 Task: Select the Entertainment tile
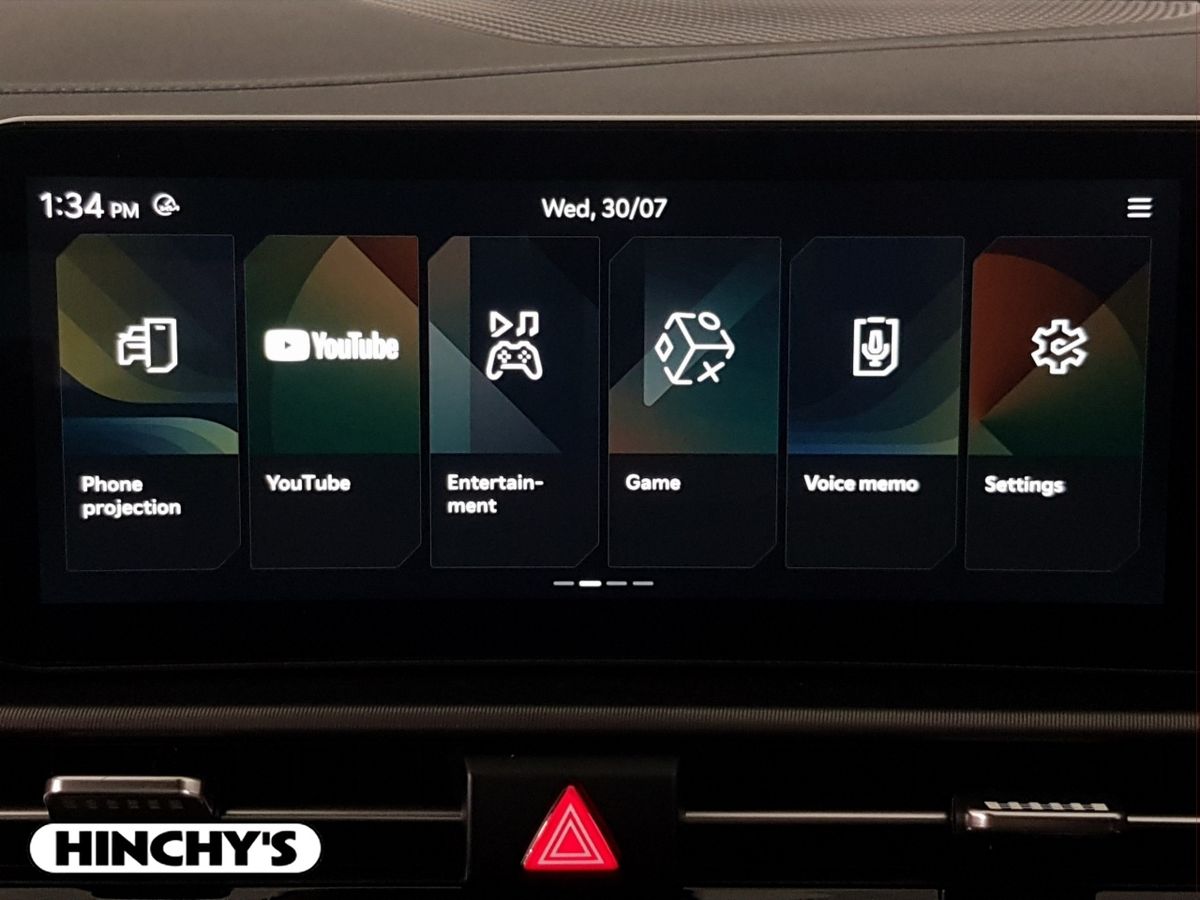point(514,400)
